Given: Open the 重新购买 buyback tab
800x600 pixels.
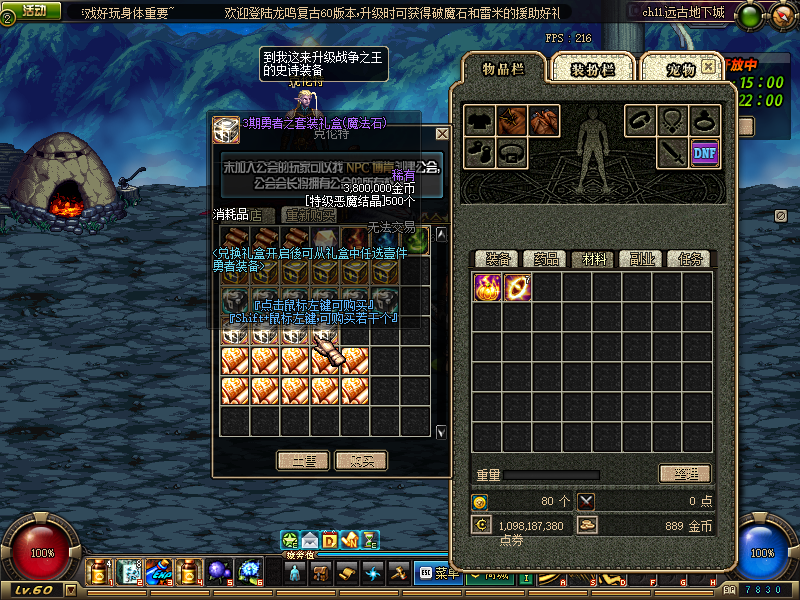Looking at the screenshot, I should [x=310, y=215].
